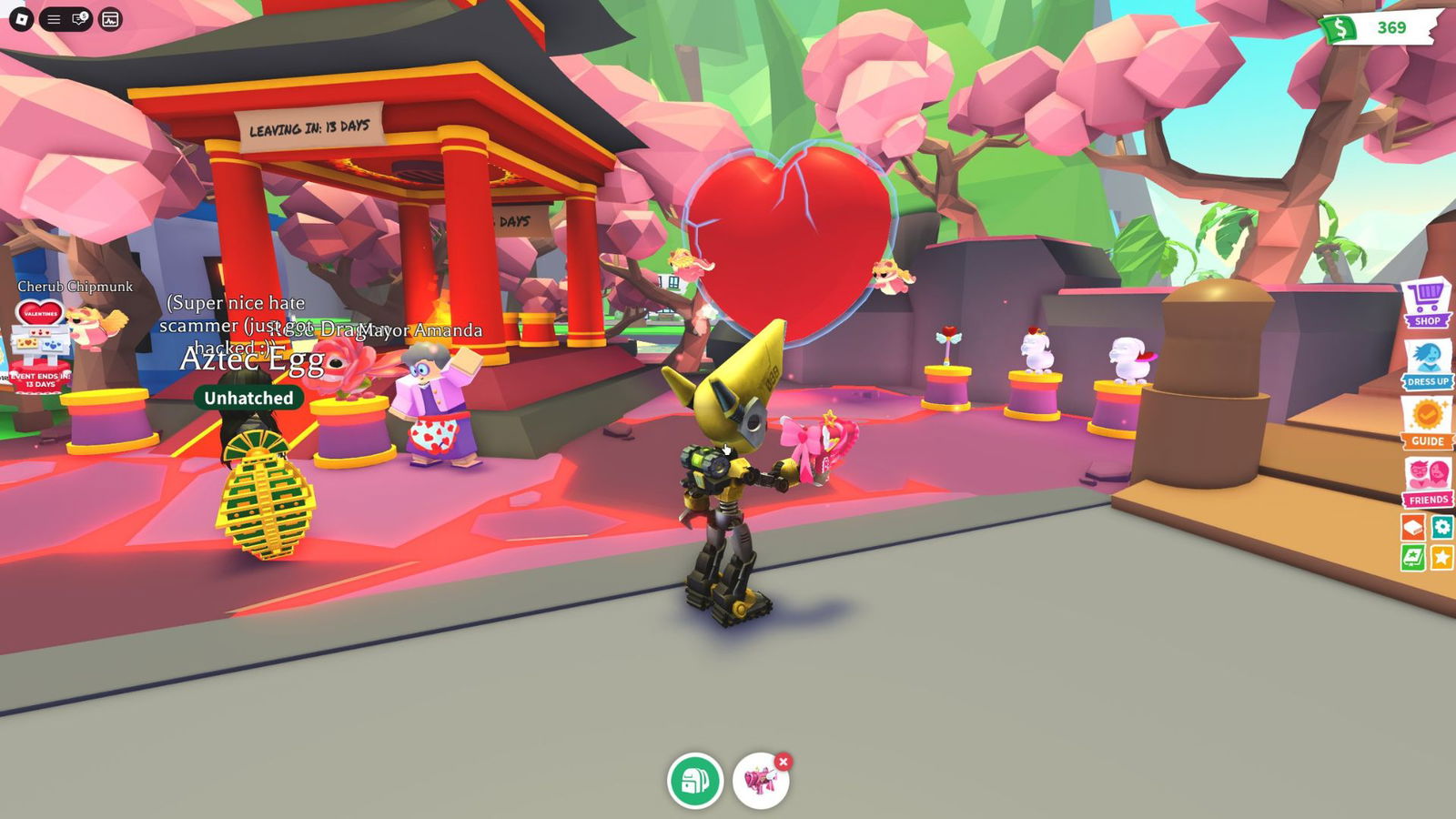This screenshot has width=1456, height=819.
Task: Select the equipped pink heart blaster slot
Action: point(760,782)
